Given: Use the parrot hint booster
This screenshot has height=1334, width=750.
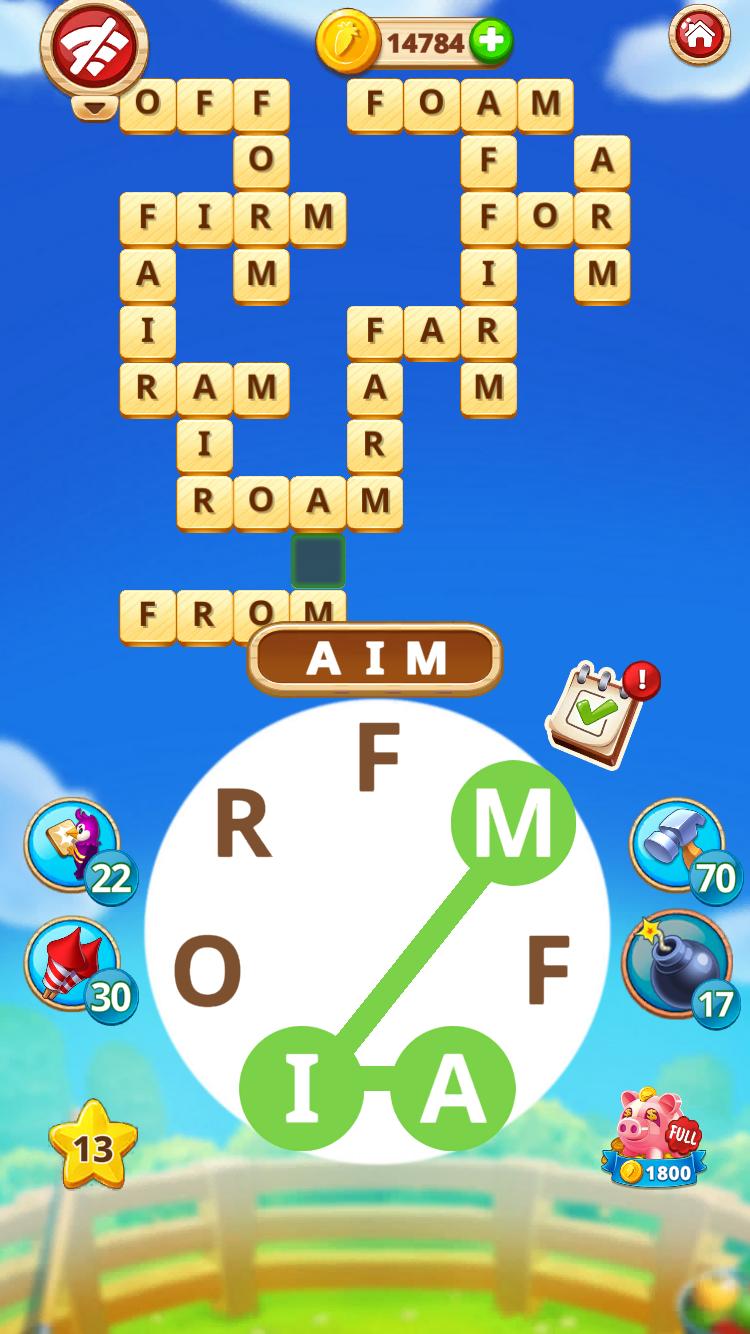Looking at the screenshot, I should coord(72,843).
